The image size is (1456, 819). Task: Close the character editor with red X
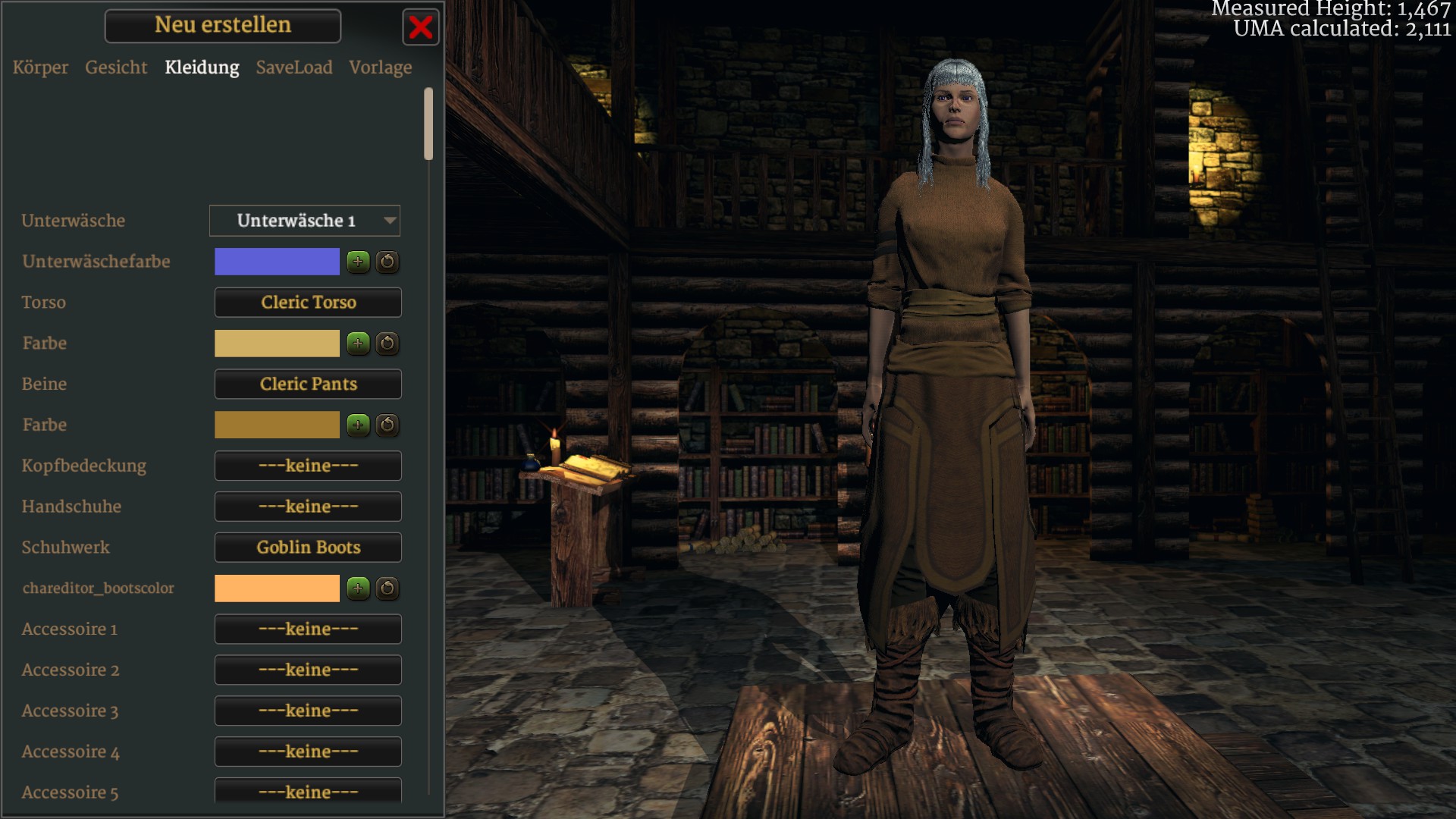421,28
